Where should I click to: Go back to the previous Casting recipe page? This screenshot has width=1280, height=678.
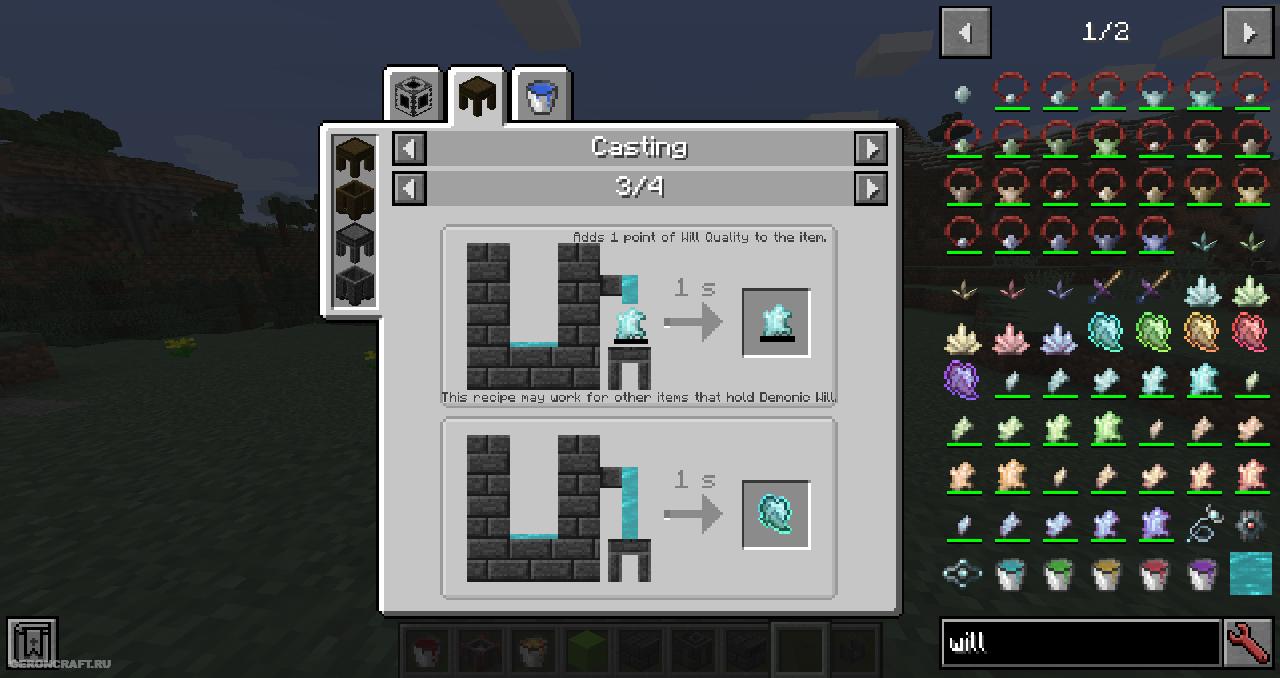pos(409,188)
